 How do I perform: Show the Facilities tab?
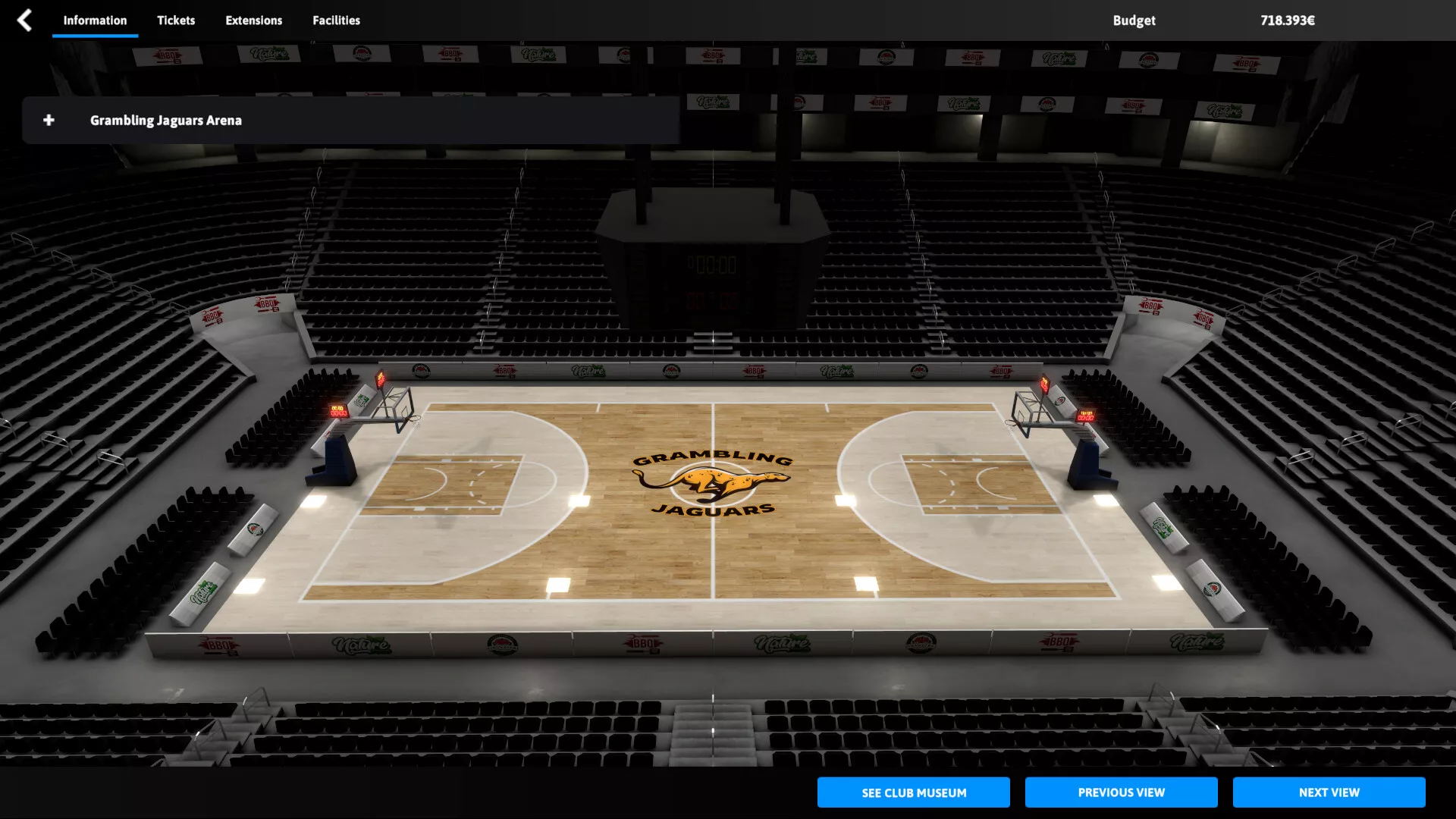tap(336, 20)
